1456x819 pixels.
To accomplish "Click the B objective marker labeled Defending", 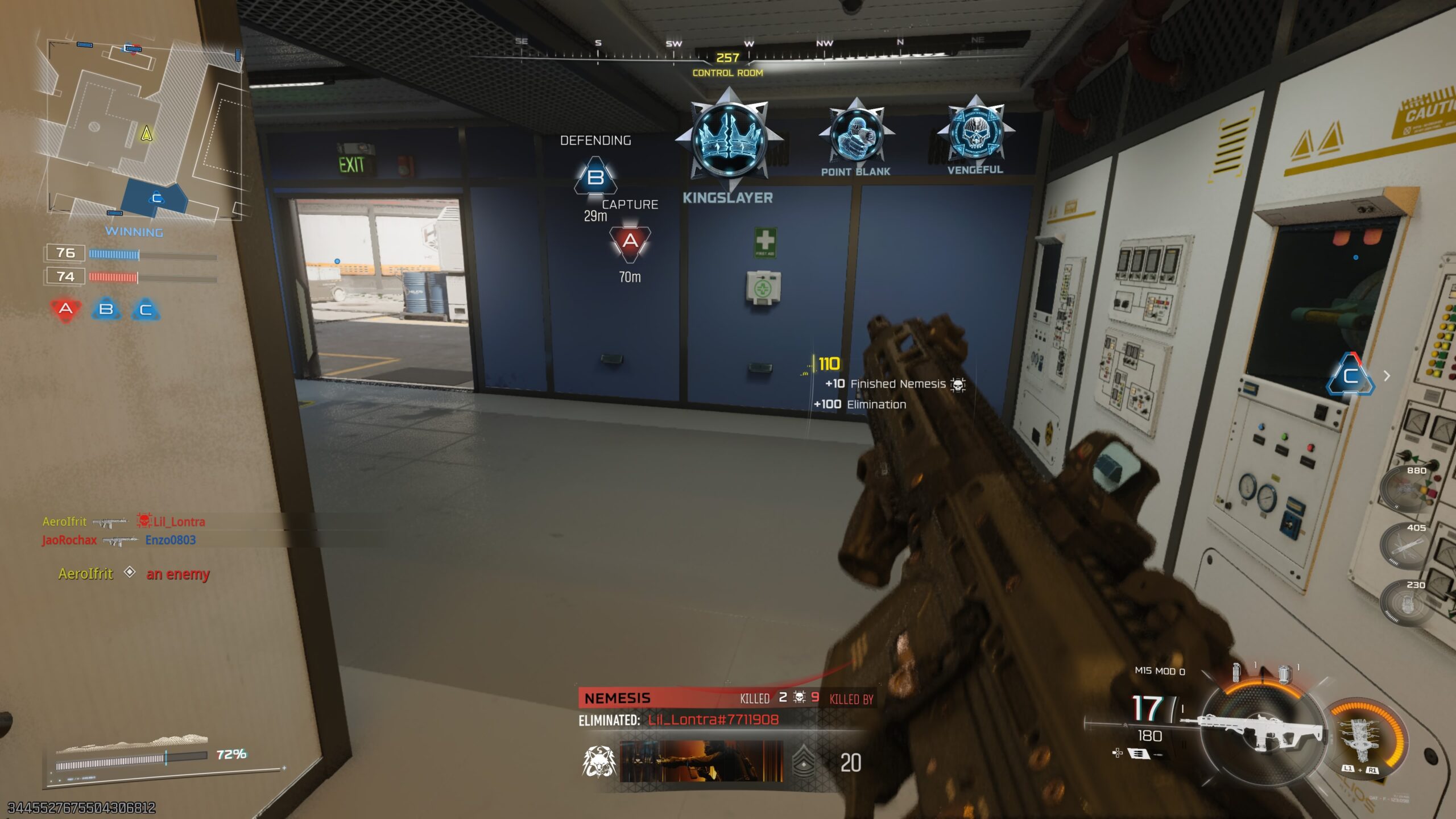I will 595,177.
